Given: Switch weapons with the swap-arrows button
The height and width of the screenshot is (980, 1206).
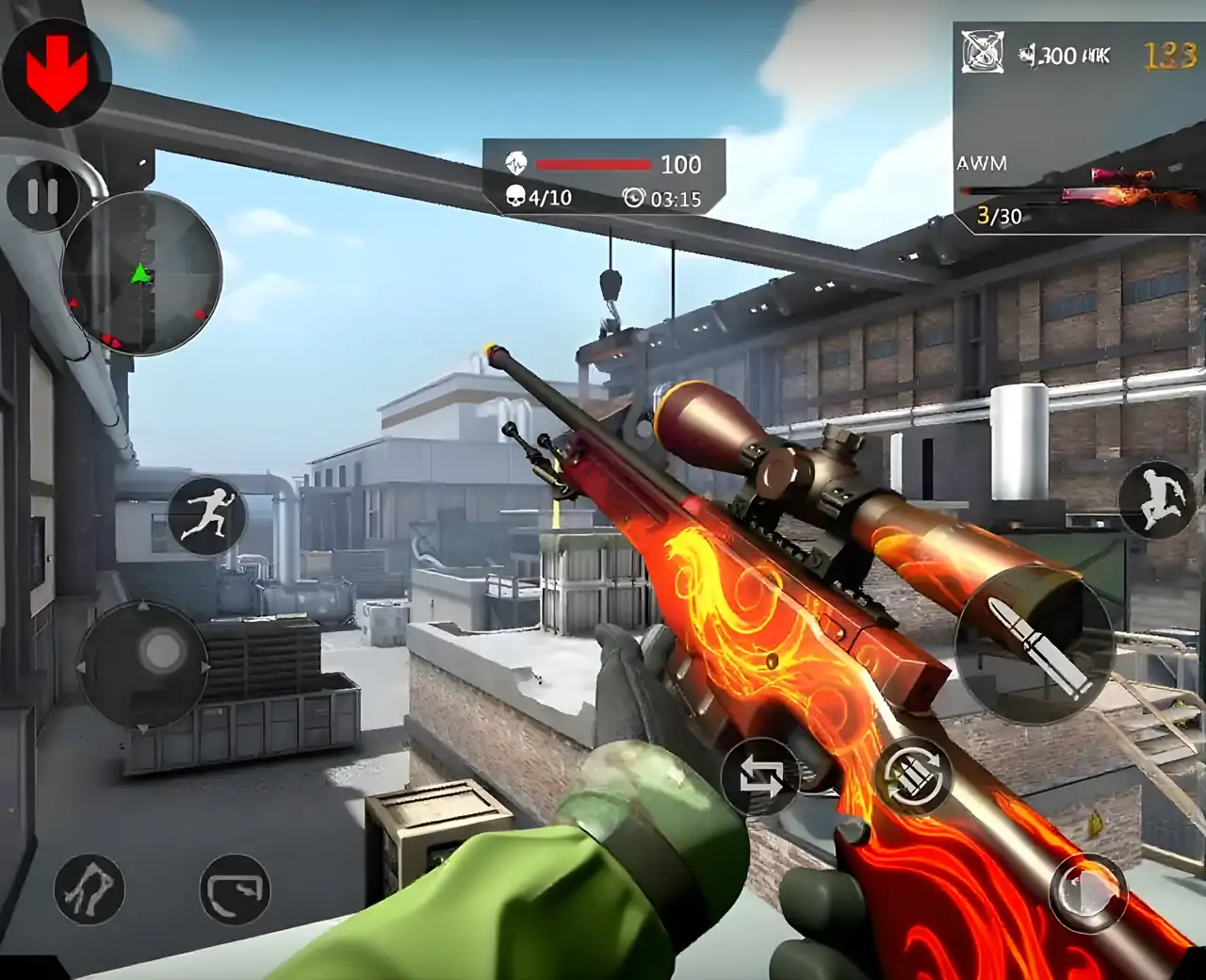Looking at the screenshot, I should pos(760,777).
